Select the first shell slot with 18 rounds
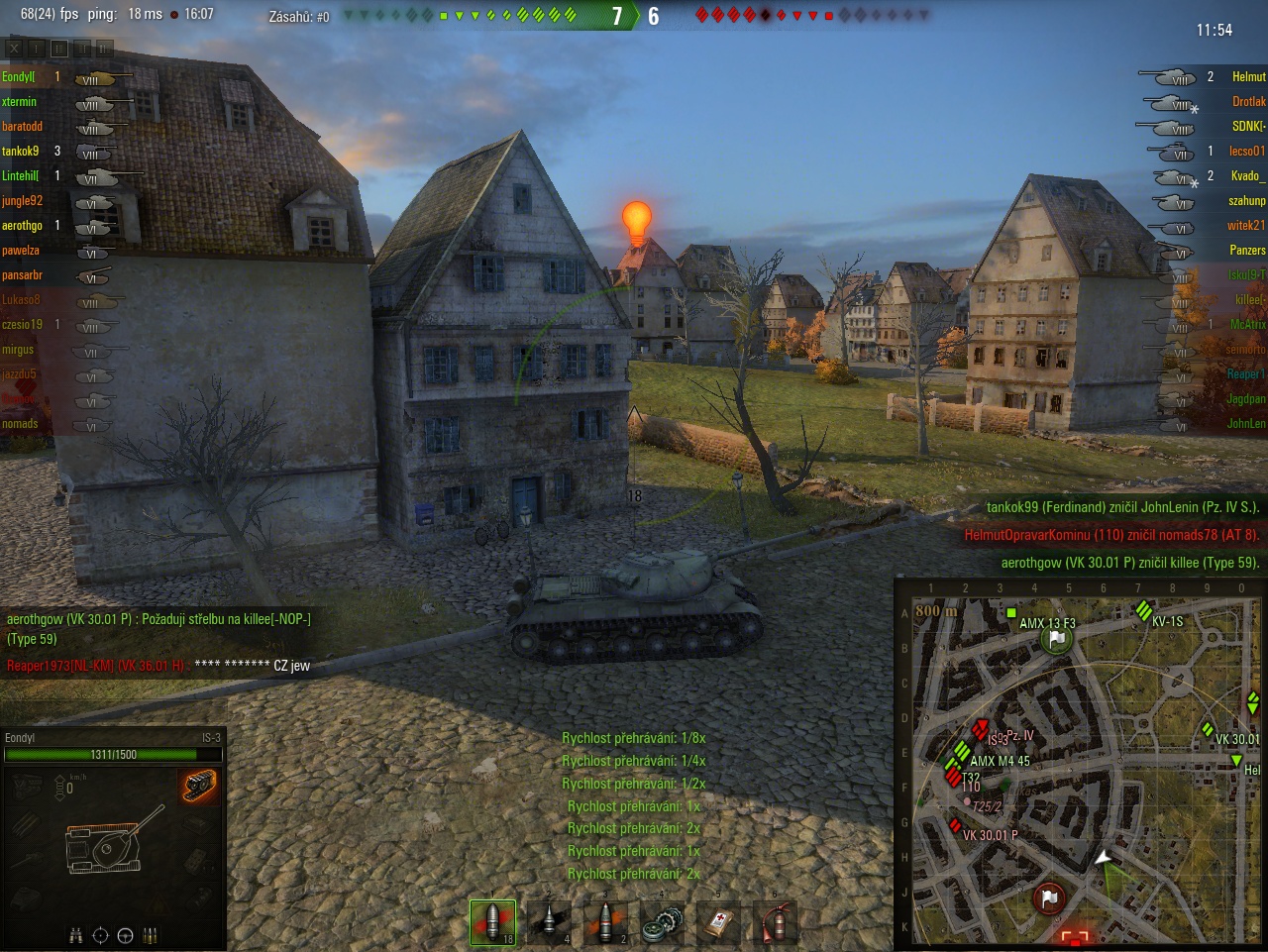1268x952 pixels. (x=492, y=922)
